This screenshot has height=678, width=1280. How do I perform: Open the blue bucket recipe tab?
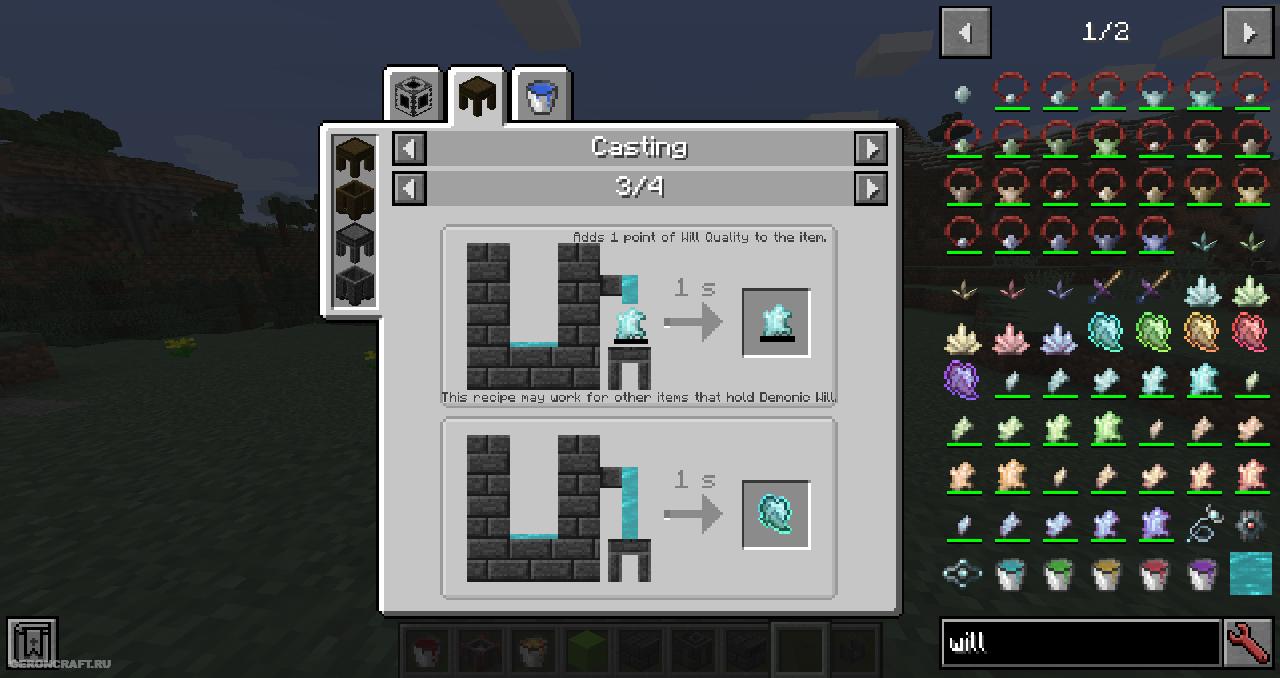point(541,97)
